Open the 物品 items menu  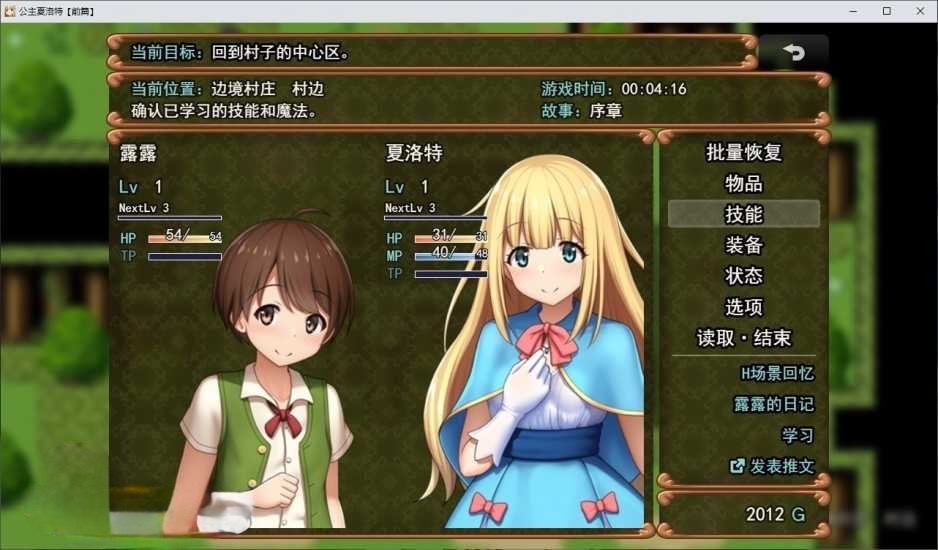[743, 183]
